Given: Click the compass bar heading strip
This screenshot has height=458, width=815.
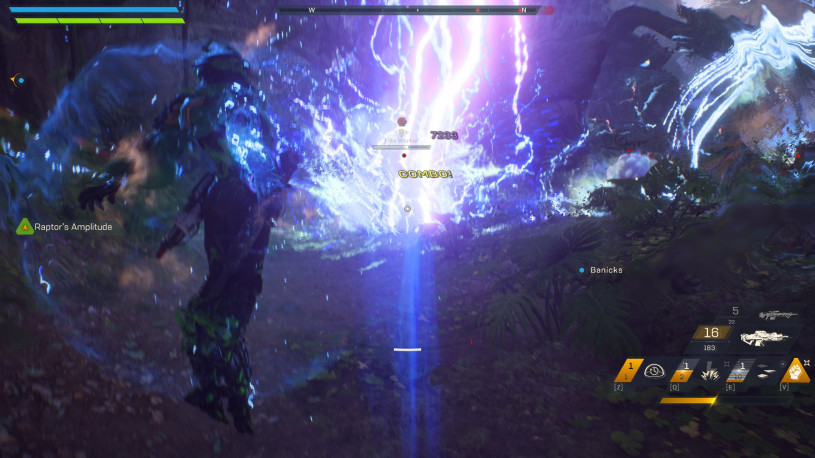Looking at the screenshot, I should coord(410,10).
